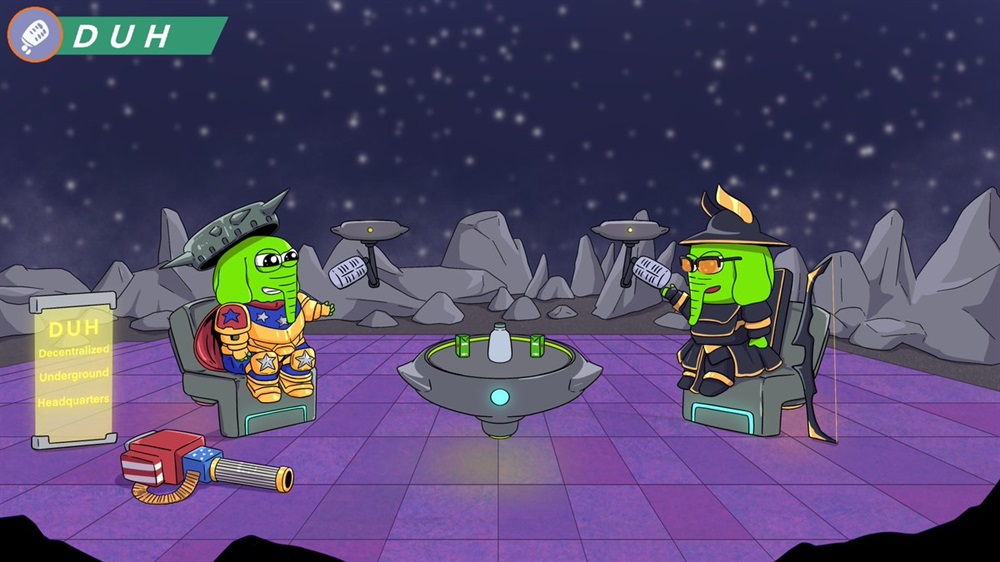Click the microphone icon beside the DUH banner
The image size is (1000, 562).
[35, 35]
